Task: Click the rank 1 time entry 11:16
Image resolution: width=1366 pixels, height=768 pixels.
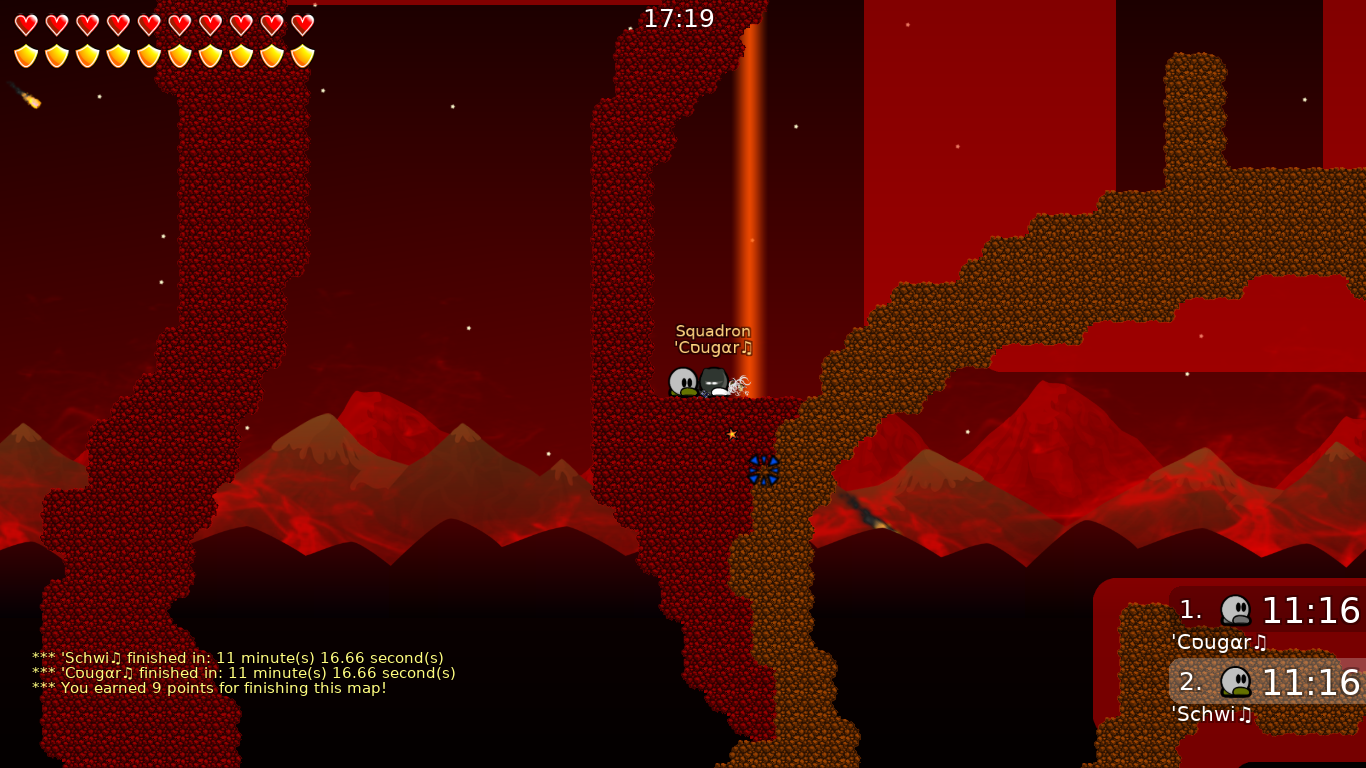Action: 1310,611
